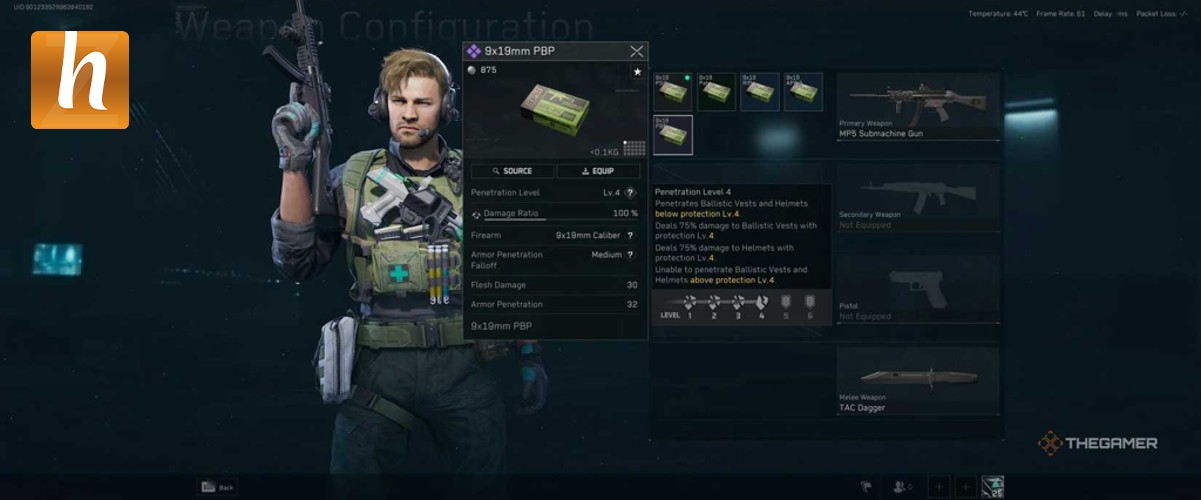Open the squad members icon in bottom bar

(901, 487)
